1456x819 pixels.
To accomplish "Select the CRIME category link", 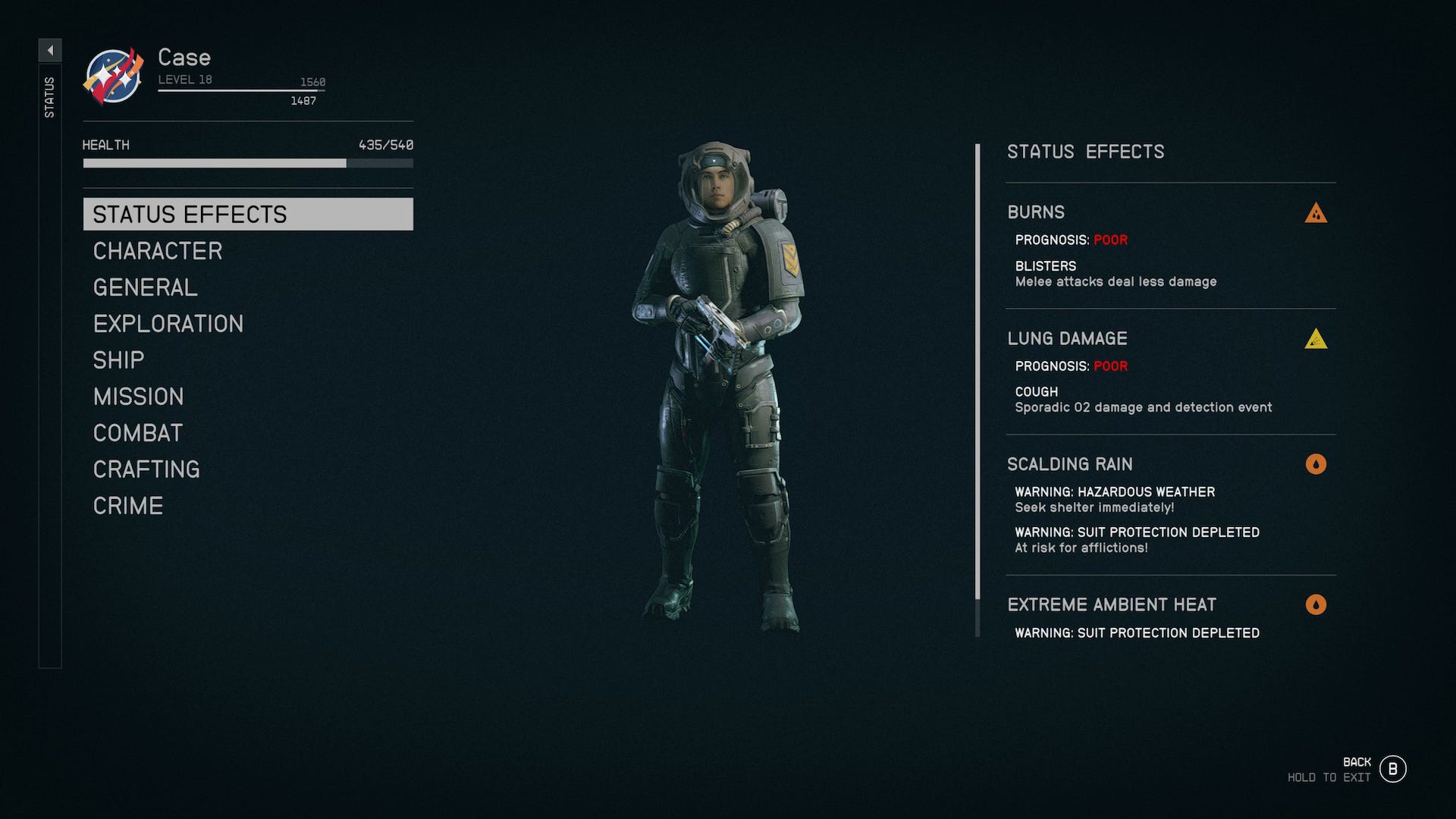I will [x=127, y=505].
